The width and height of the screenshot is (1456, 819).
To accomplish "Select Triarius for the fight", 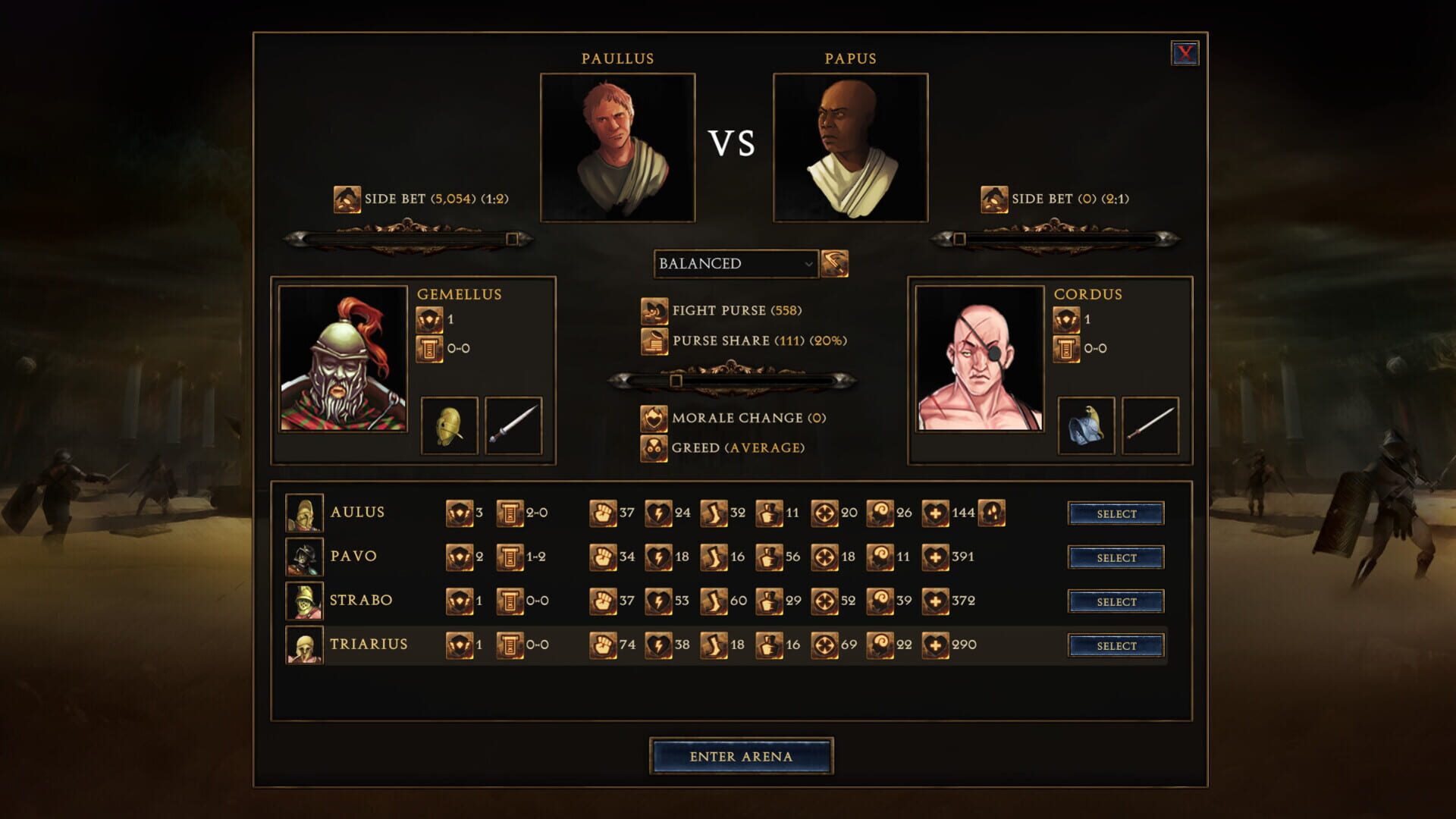I will click(1115, 645).
